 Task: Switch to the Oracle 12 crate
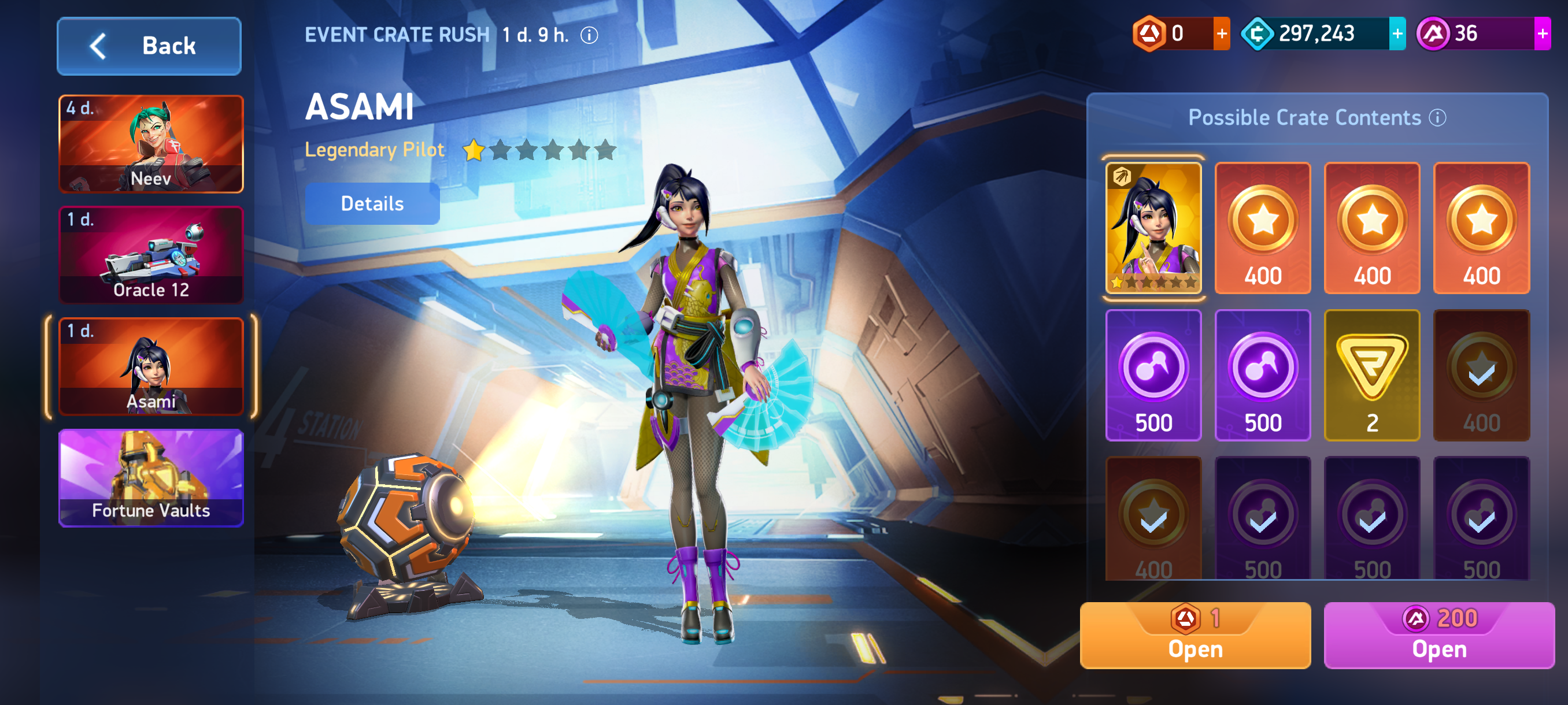tap(151, 255)
